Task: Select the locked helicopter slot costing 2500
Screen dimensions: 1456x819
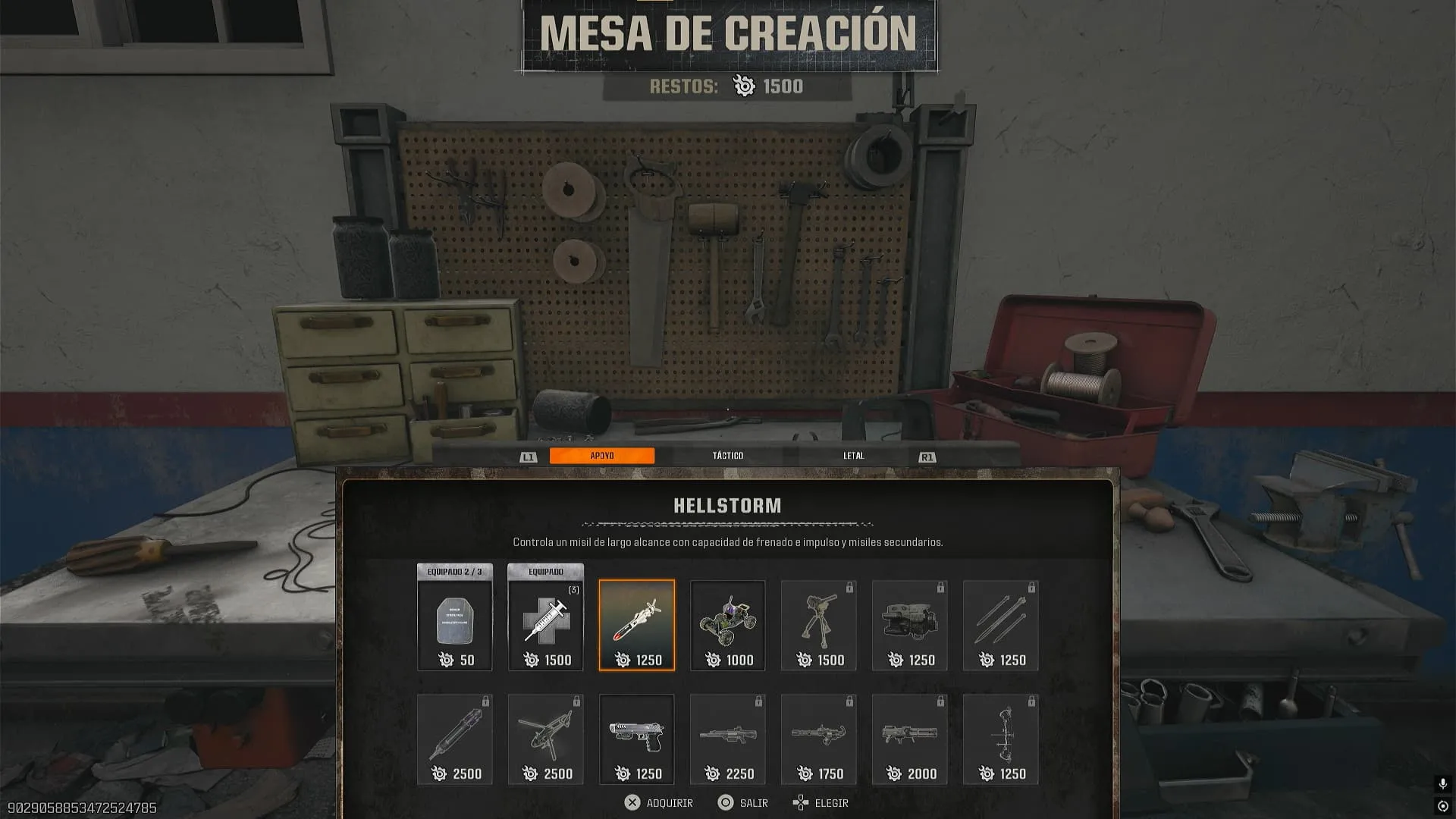Action: click(546, 739)
